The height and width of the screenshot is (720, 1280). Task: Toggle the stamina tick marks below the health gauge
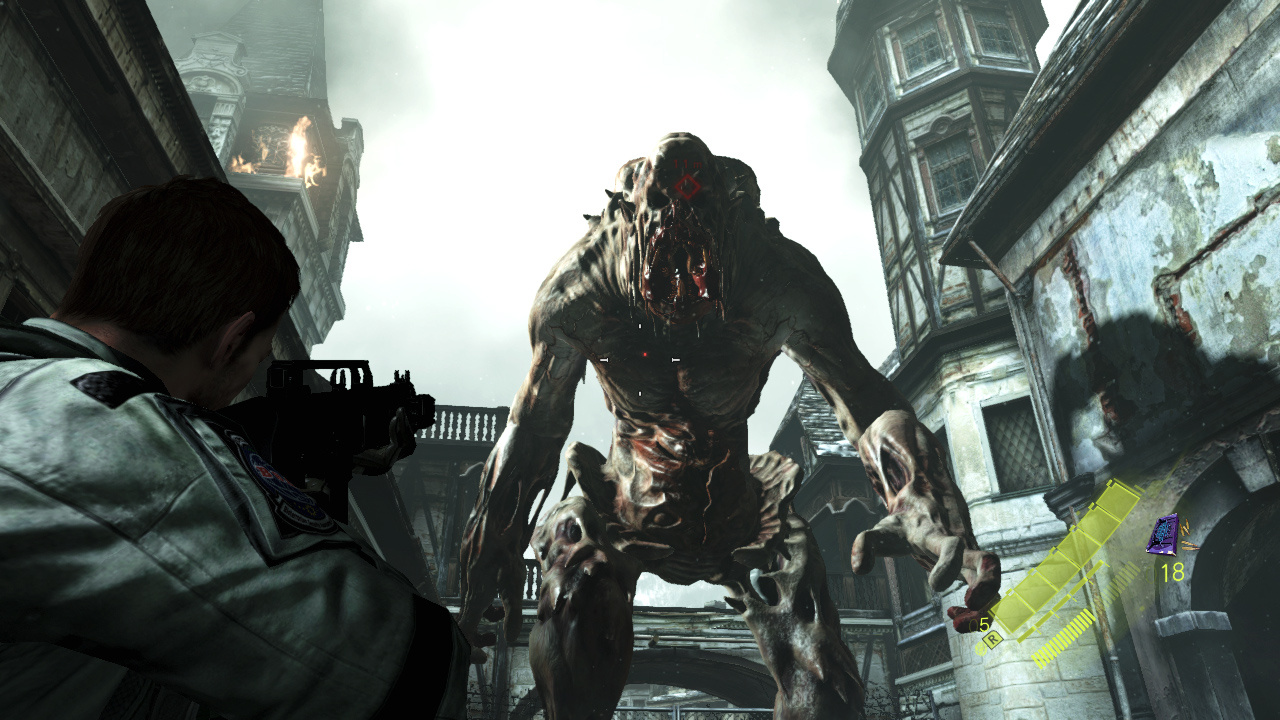1067,634
